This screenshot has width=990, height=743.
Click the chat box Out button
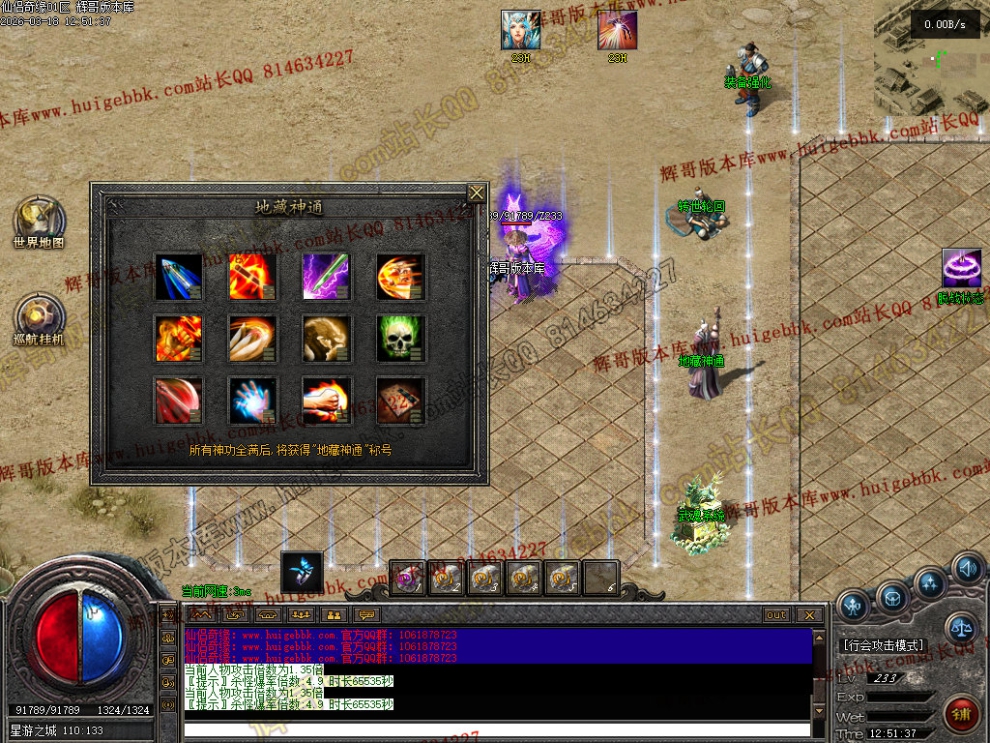tap(776, 615)
